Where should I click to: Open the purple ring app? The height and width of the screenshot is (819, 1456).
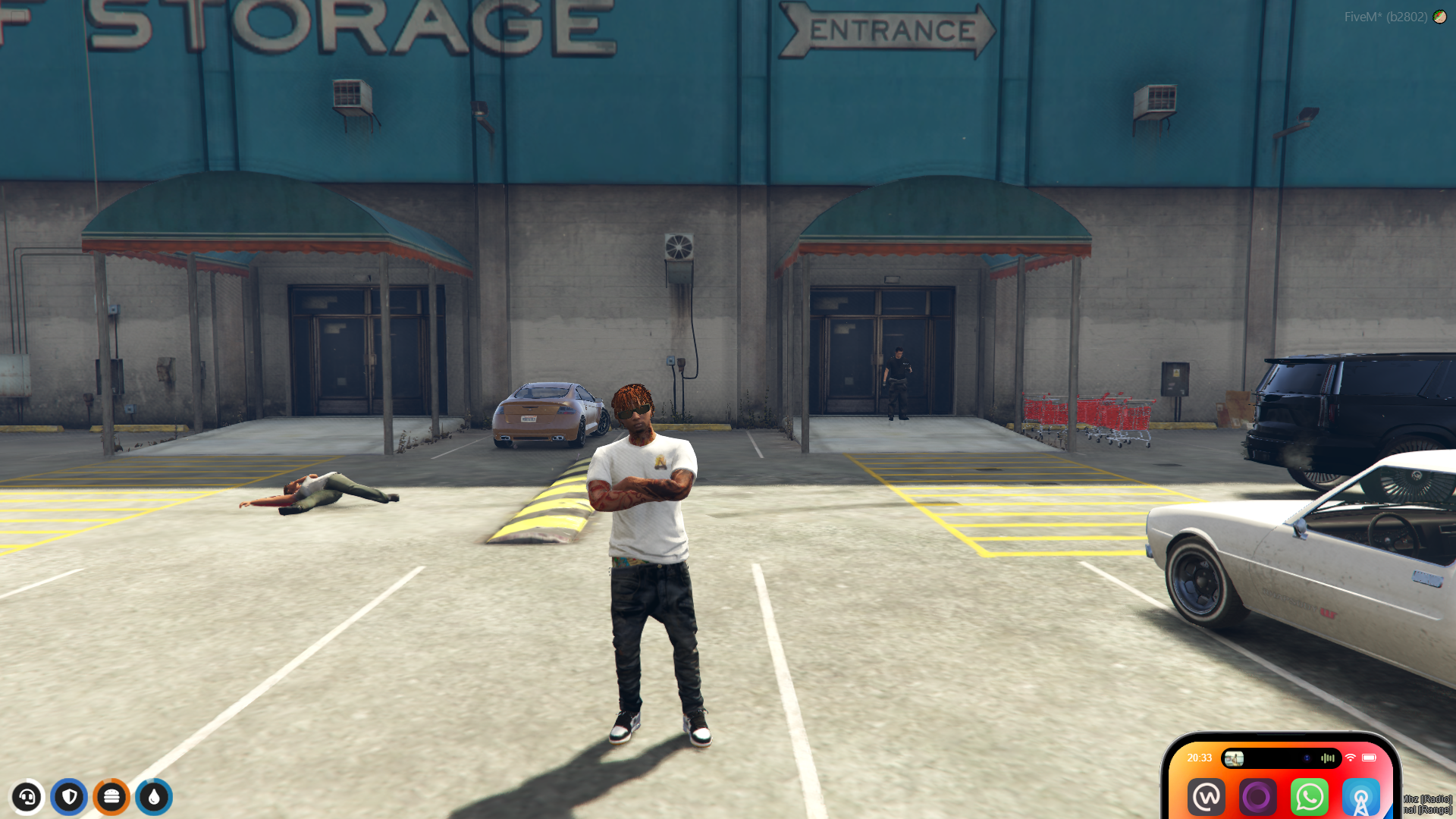[1257, 797]
